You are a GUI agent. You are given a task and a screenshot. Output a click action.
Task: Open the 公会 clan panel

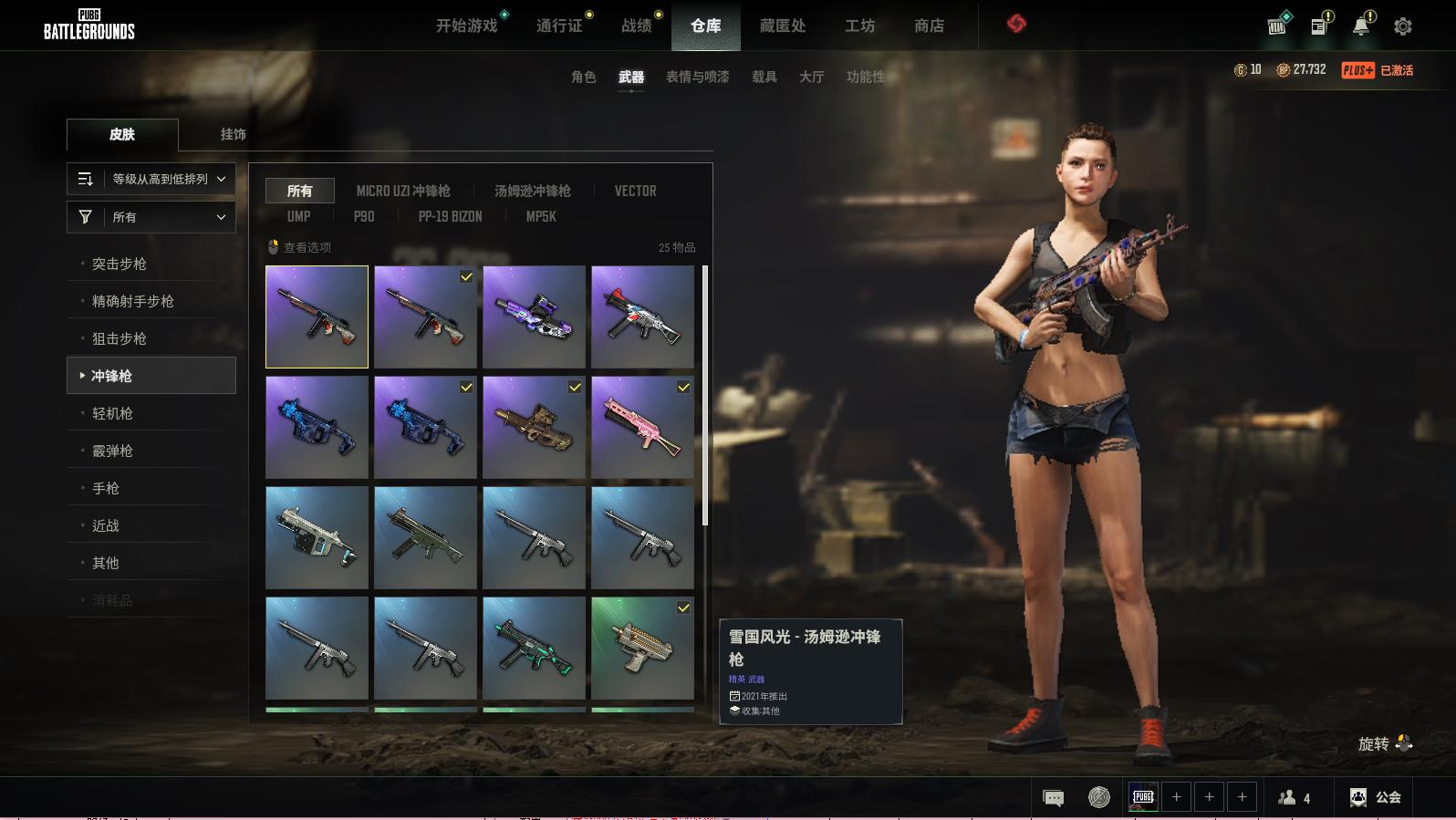1376,797
